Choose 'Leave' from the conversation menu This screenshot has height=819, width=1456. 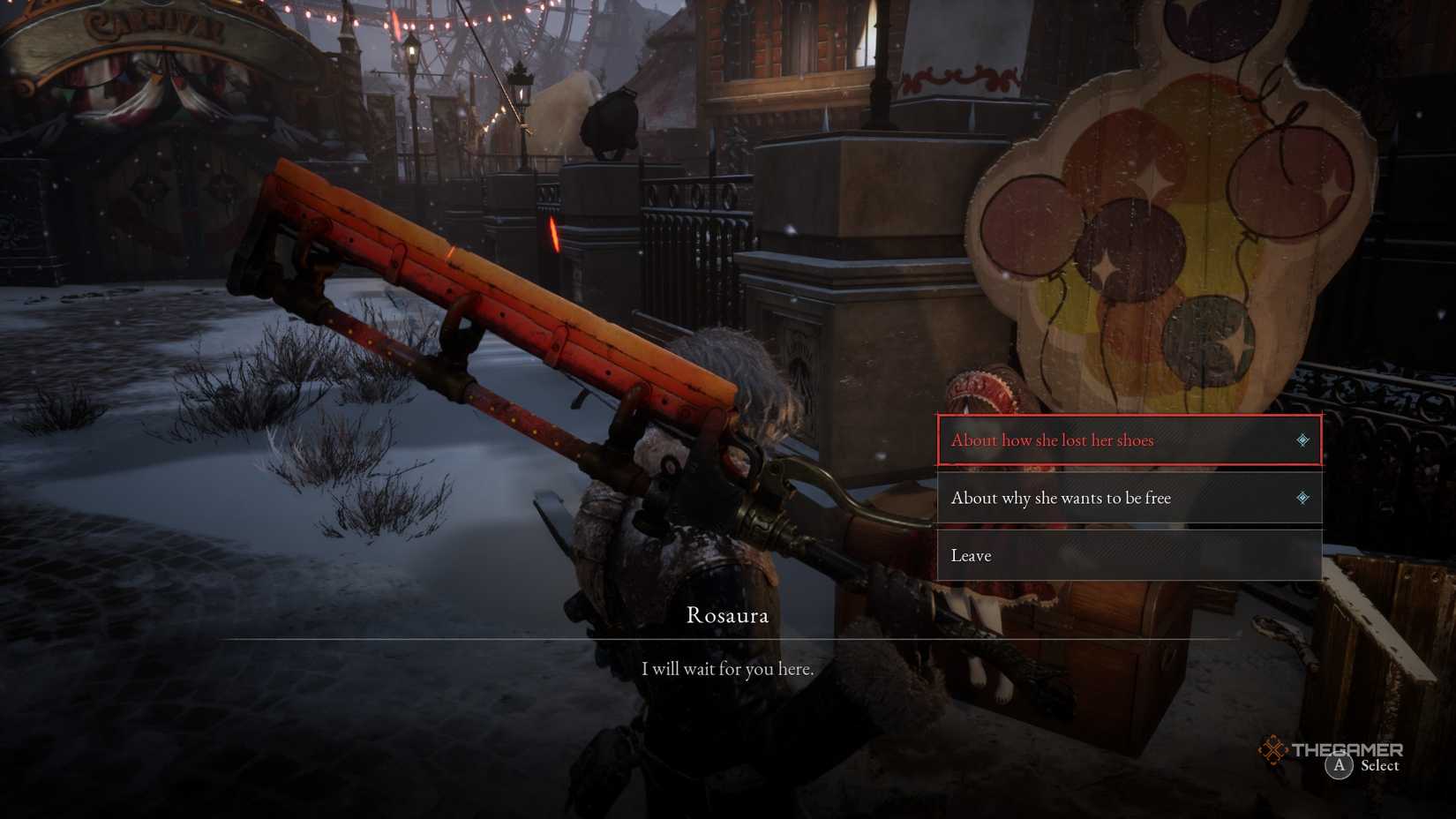pyautogui.click(x=971, y=555)
